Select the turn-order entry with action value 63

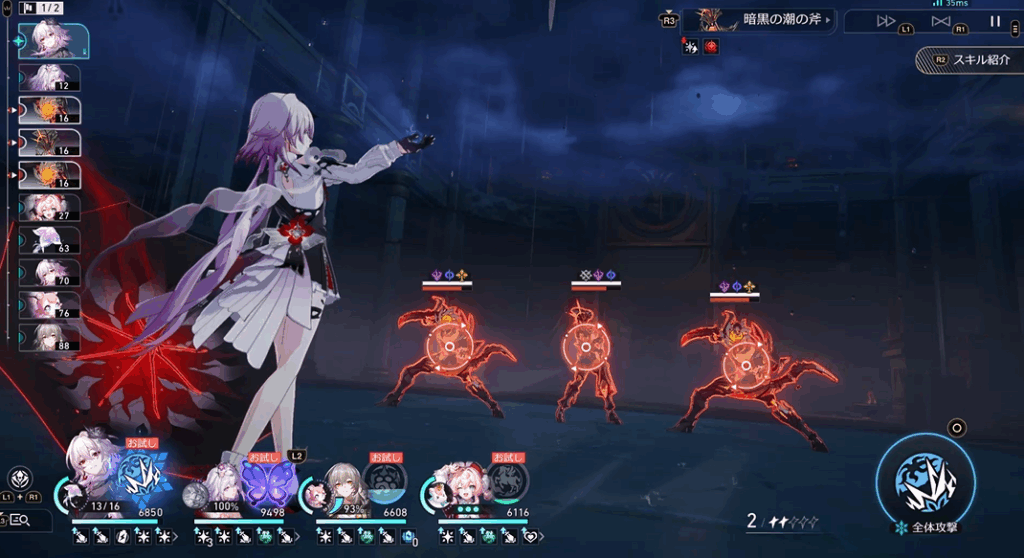point(50,240)
